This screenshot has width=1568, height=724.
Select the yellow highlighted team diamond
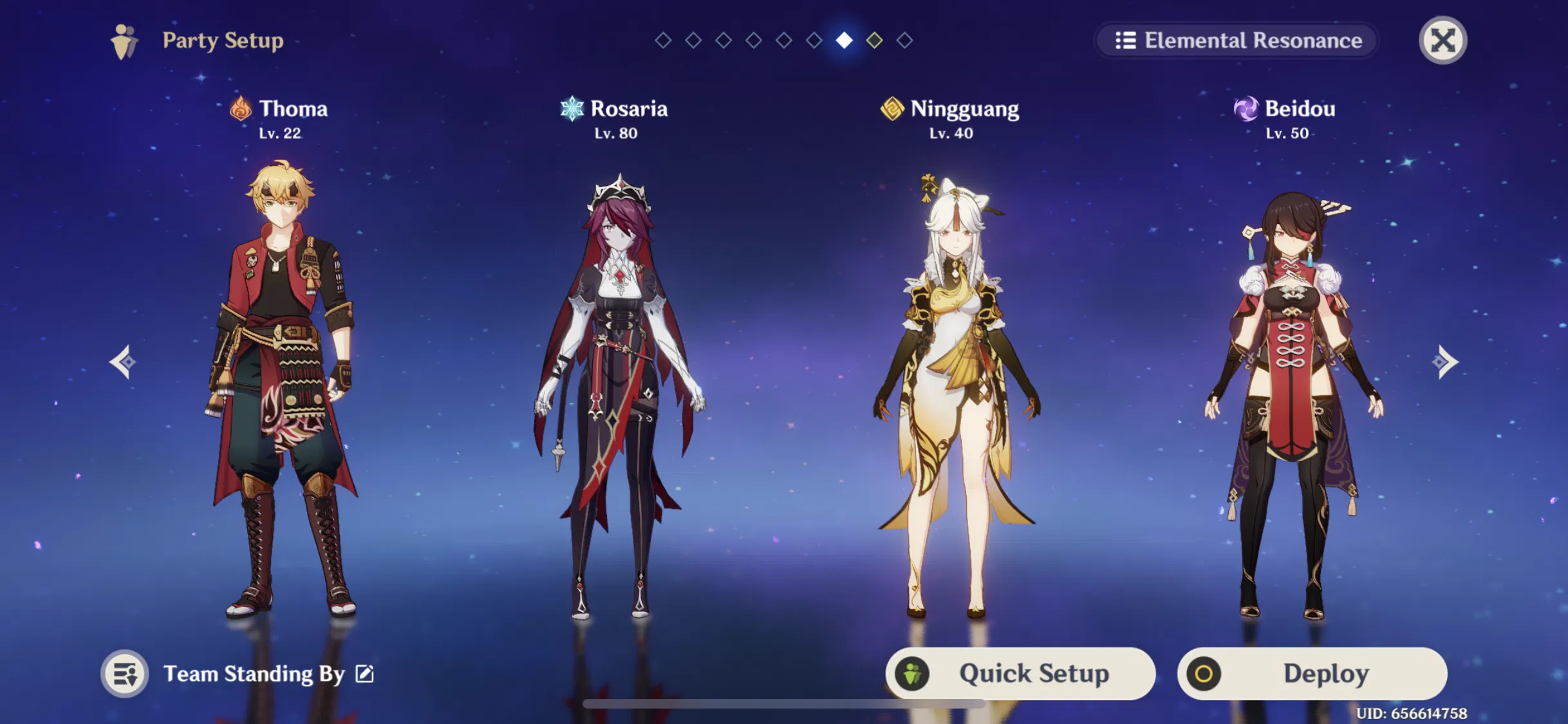click(874, 40)
